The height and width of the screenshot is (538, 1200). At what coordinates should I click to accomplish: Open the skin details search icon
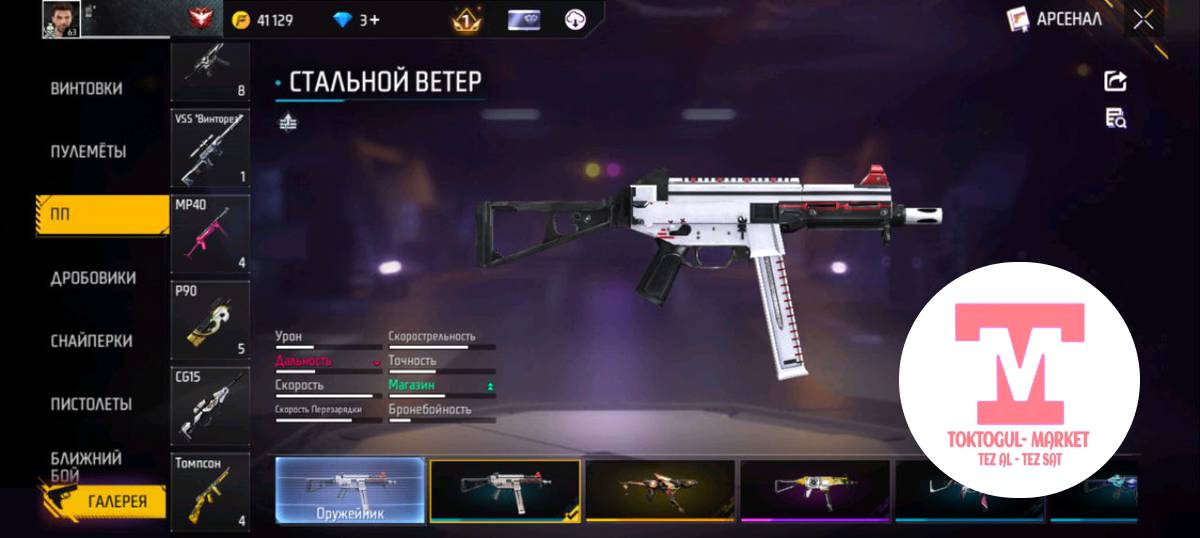pos(1115,118)
